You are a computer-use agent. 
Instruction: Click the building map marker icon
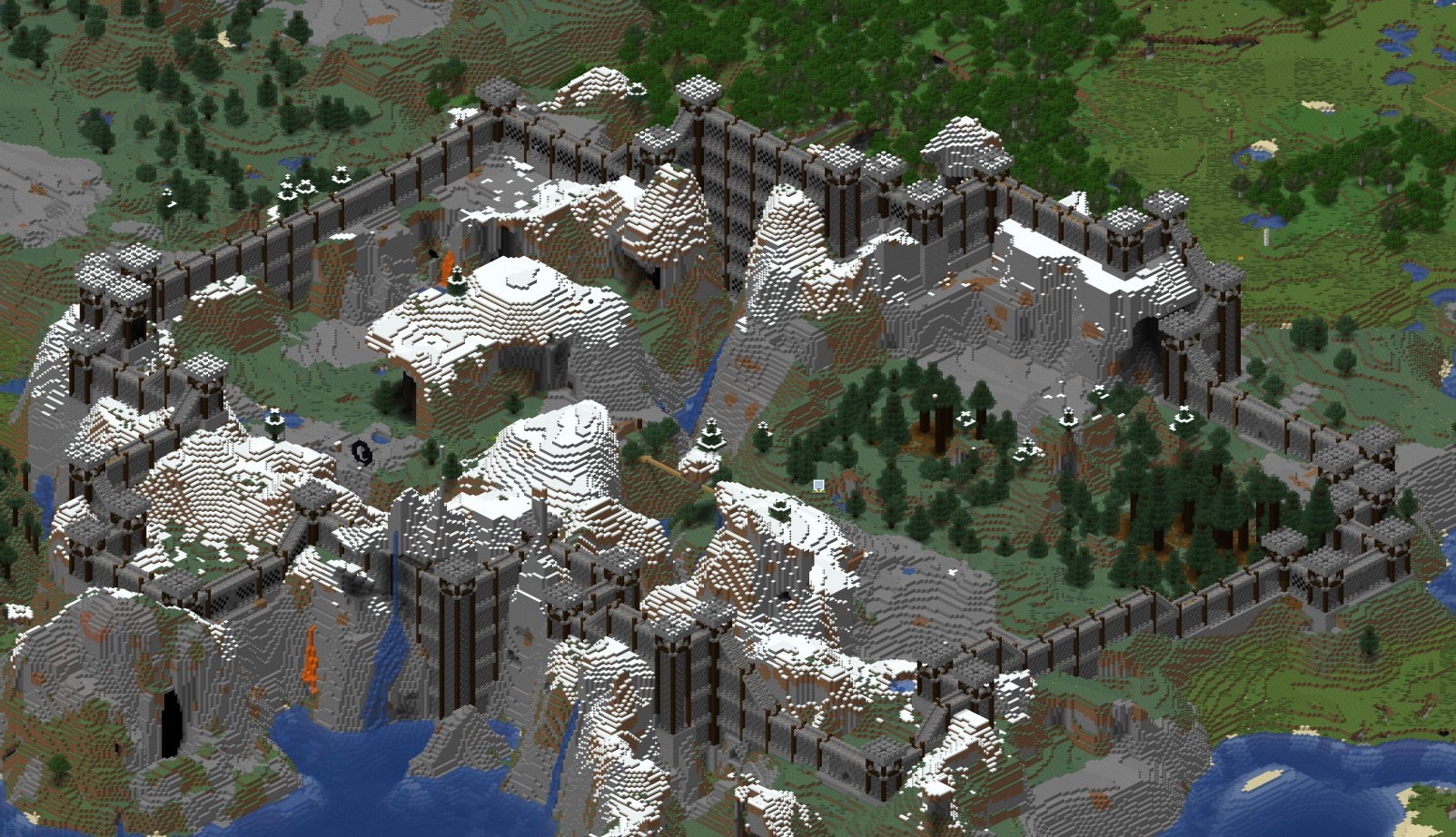coord(818,486)
